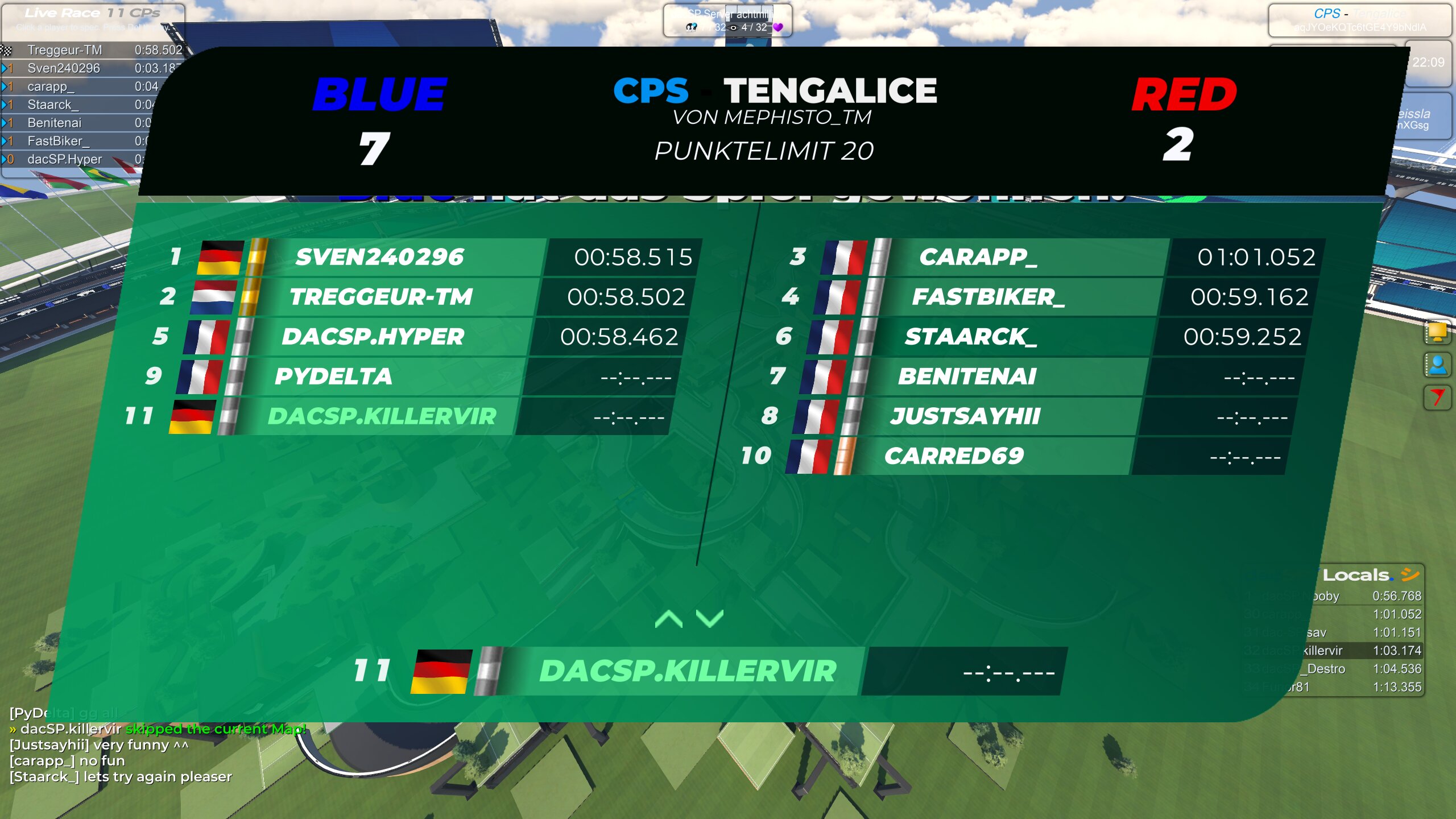Choose Benitenai in the Live Race list
The height and width of the screenshot is (819, 1456).
pos(55,123)
